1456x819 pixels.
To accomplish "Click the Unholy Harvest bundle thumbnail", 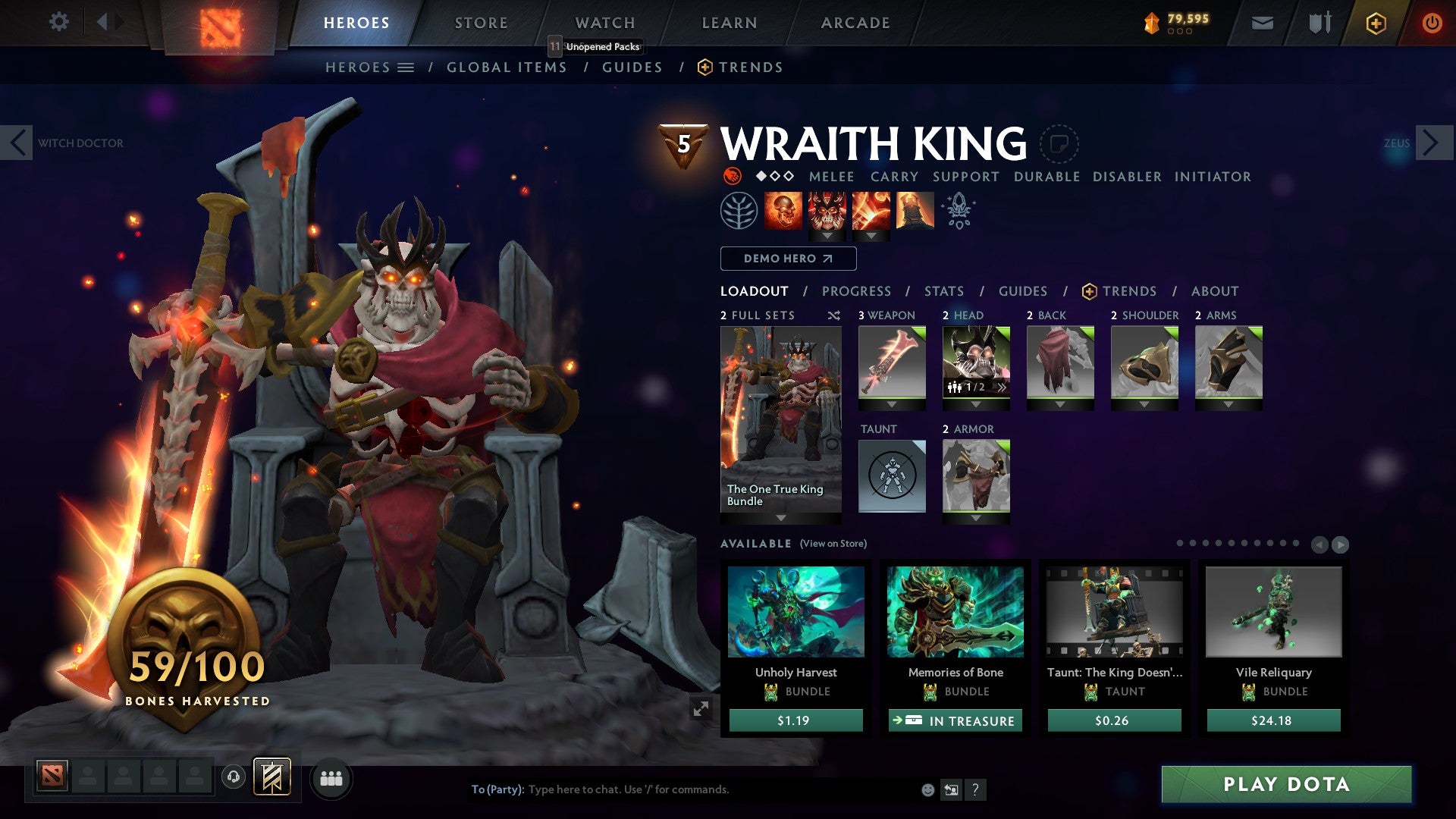I will point(795,614).
